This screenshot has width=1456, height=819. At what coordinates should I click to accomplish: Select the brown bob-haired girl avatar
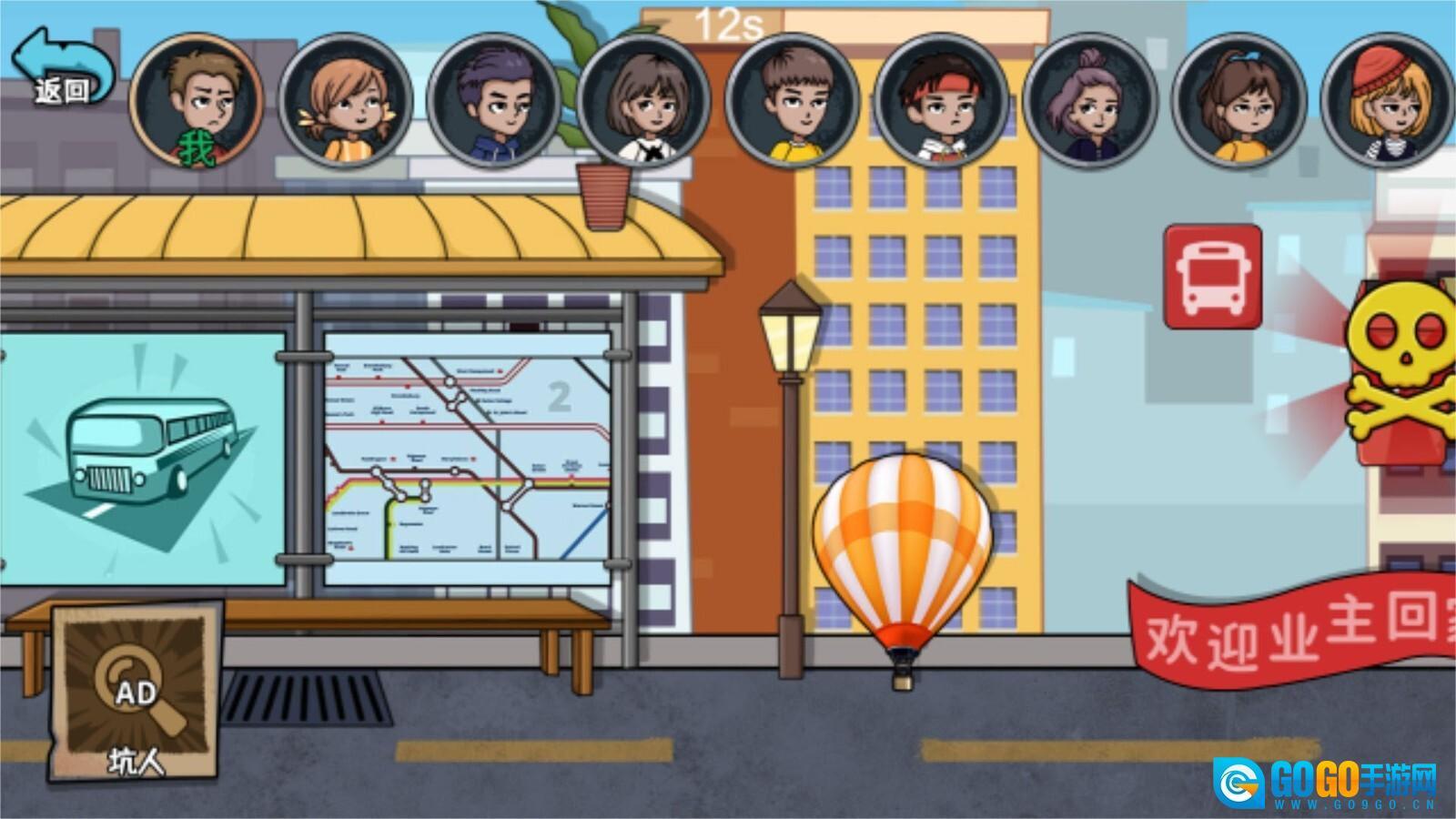[643, 101]
